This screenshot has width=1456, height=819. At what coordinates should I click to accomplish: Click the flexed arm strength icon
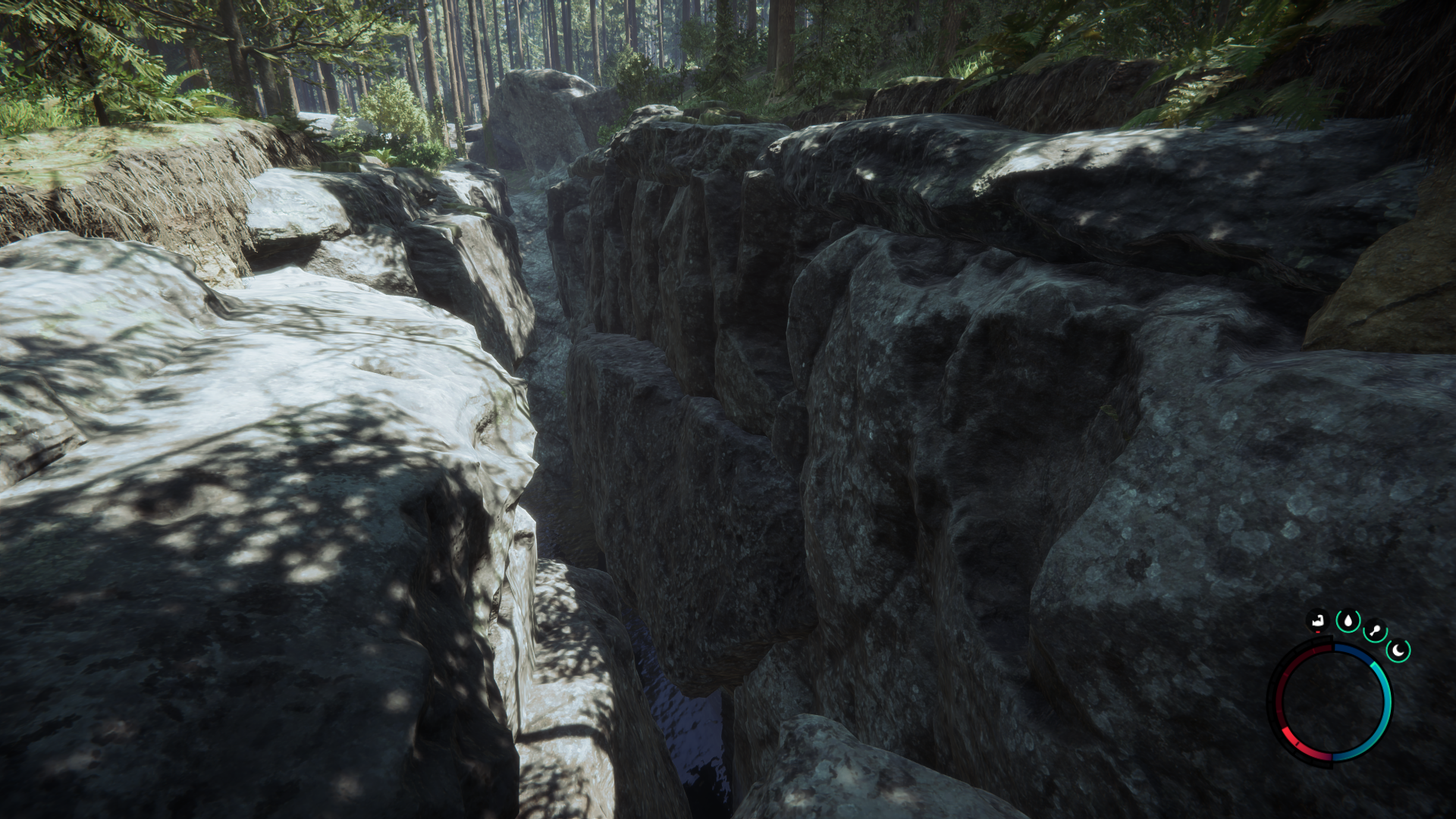tap(1319, 622)
